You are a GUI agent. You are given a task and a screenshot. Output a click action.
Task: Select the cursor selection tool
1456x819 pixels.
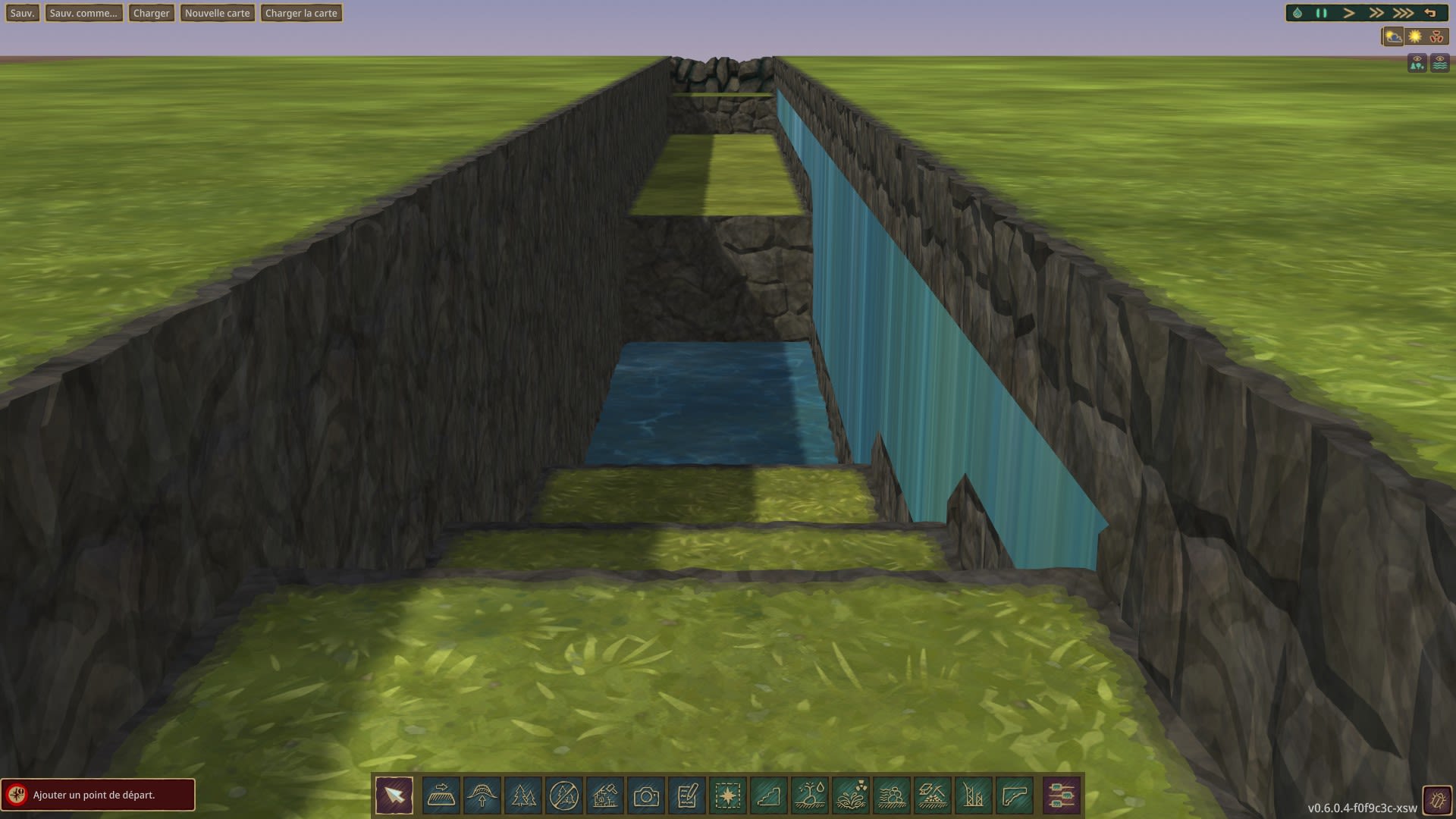(x=394, y=795)
